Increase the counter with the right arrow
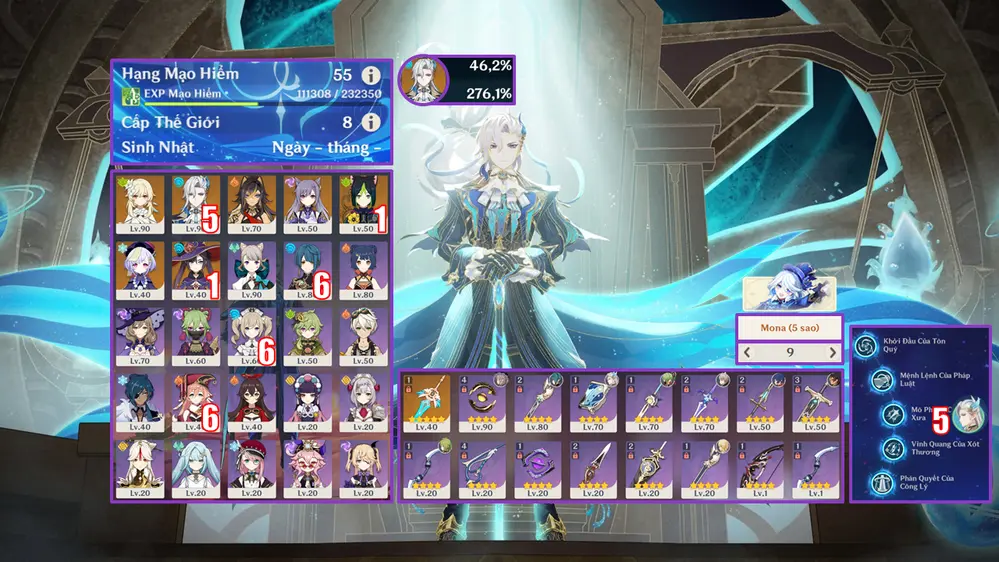The image size is (999, 562). pyautogui.click(x=832, y=352)
